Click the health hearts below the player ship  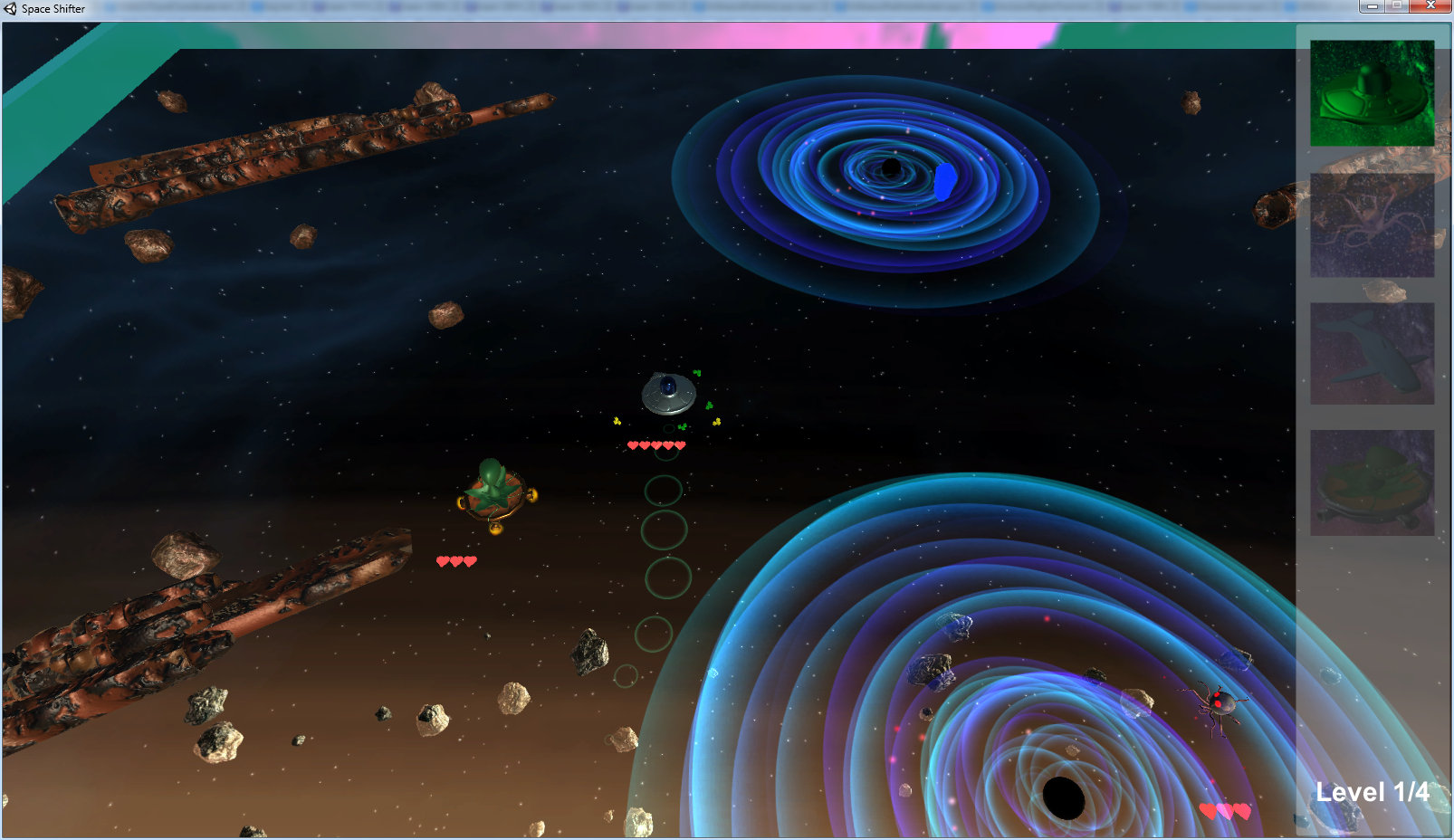(x=455, y=560)
